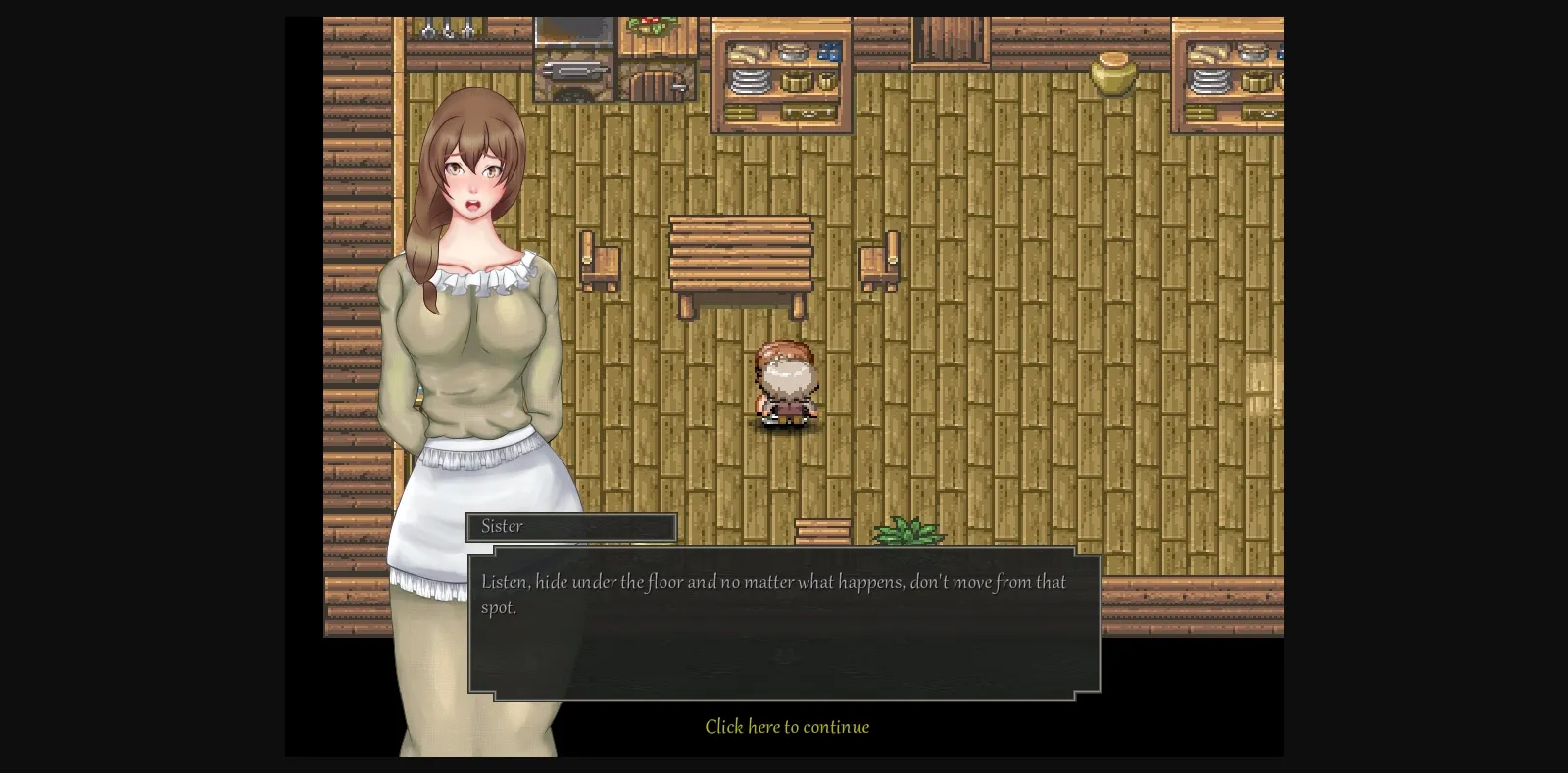The image size is (1568, 773).
Task: Click the green potted plant
Action: coord(906,532)
